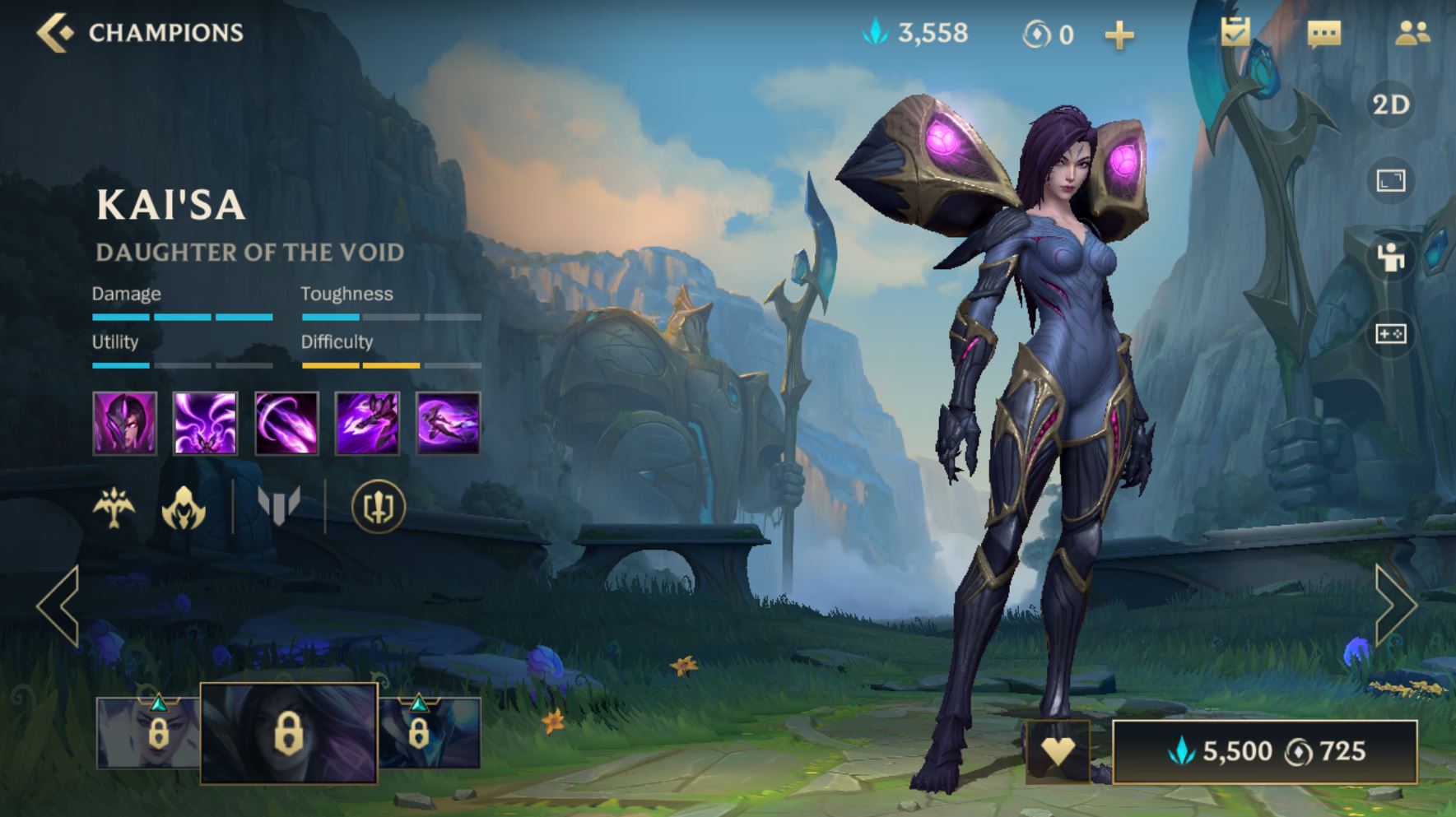This screenshot has height=817, width=1456.
Task: Add Kai'Sa to favorites with heart button
Action: click(1058, 750)
